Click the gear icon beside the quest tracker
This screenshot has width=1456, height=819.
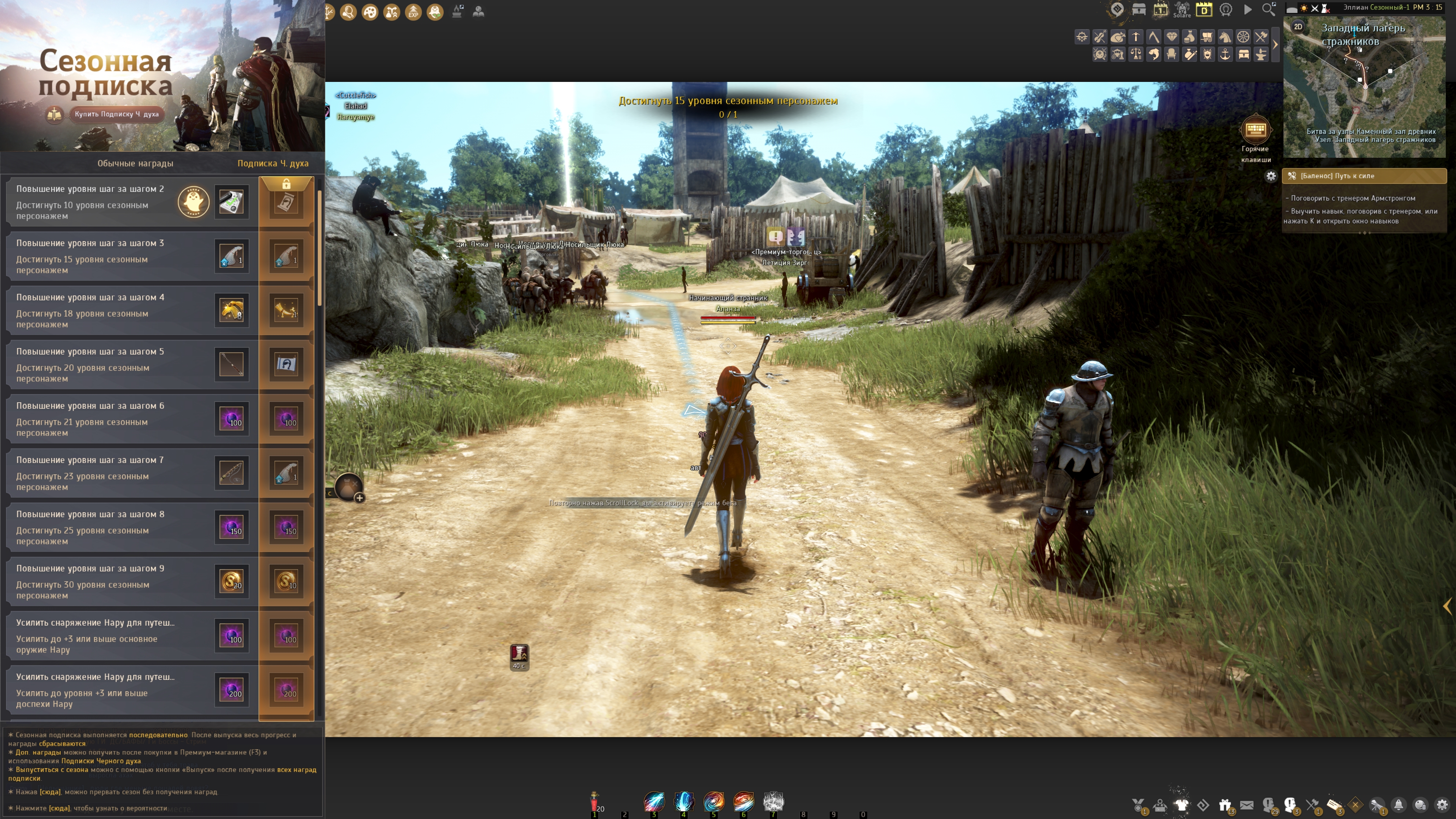[x=1271, y=176]
